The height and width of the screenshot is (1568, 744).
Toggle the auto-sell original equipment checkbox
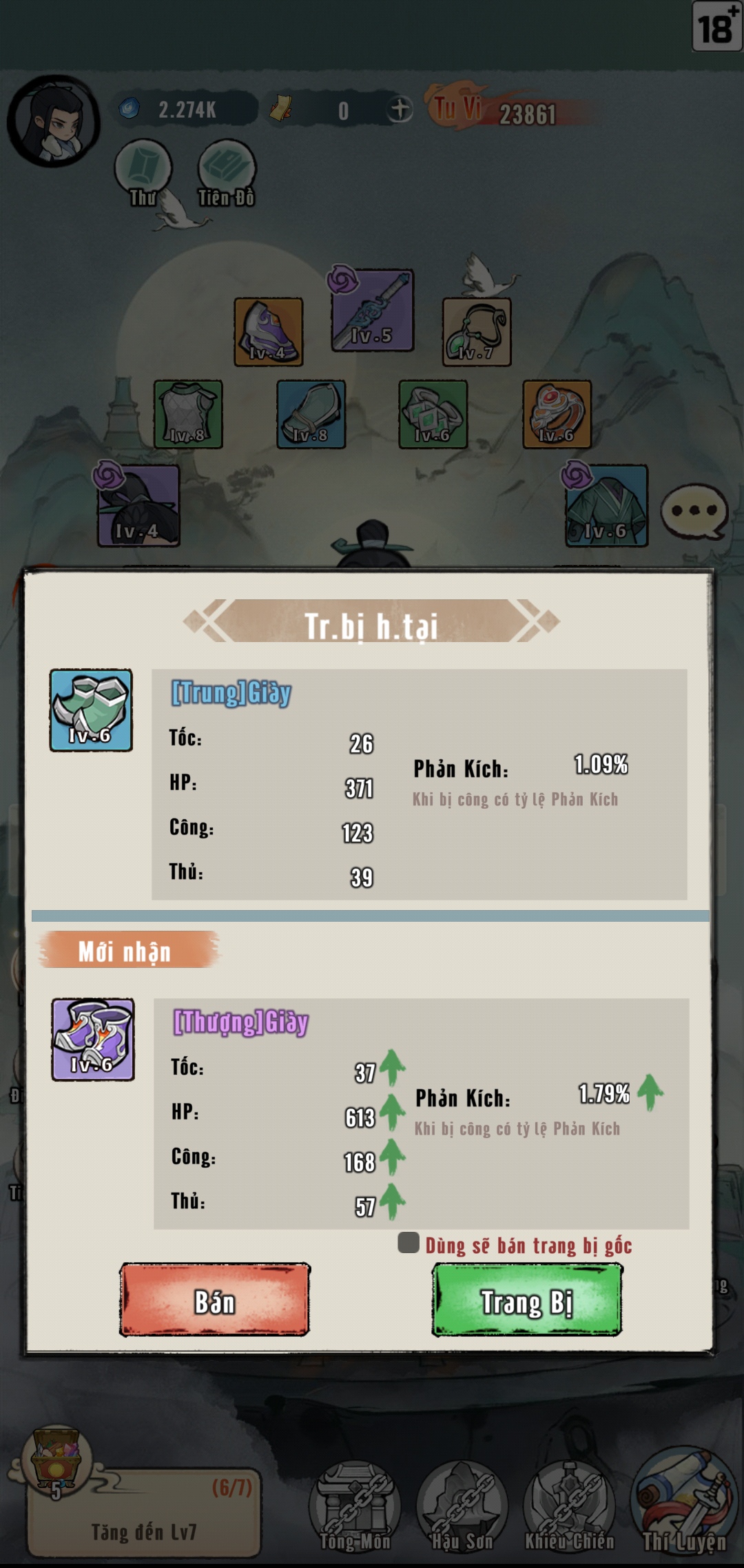409,1243
